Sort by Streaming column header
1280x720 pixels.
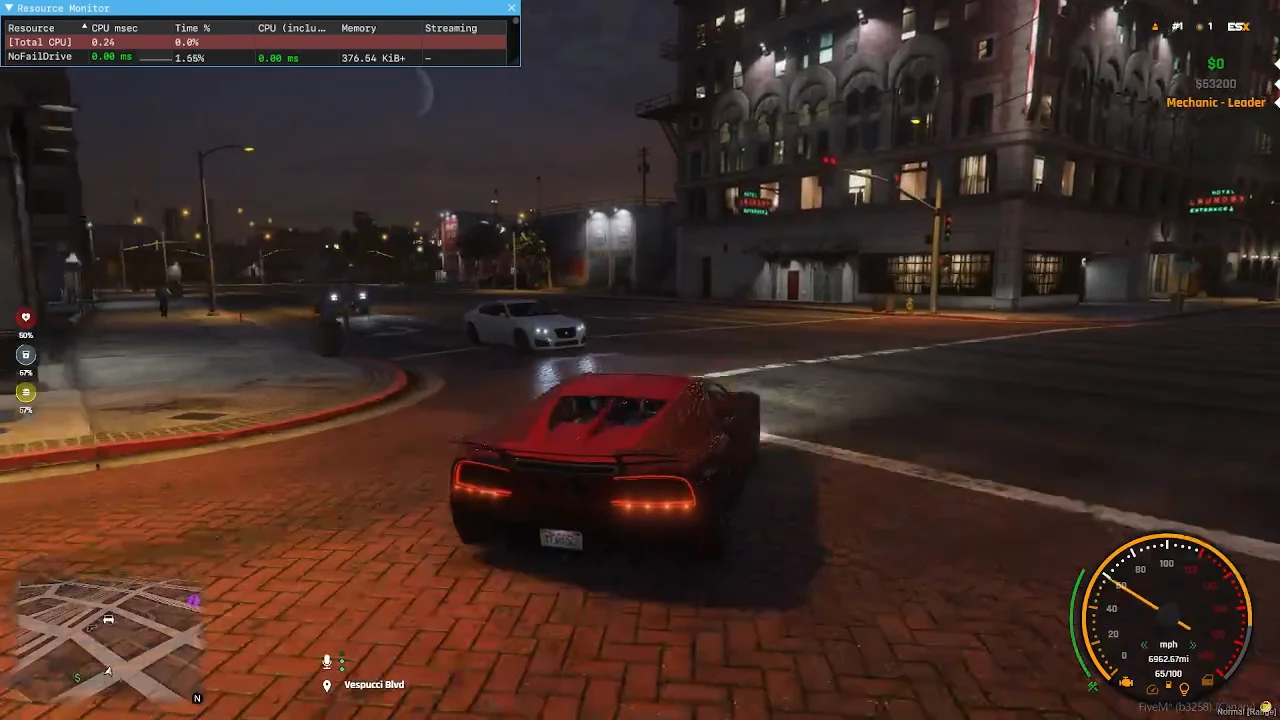click(450, 28)
